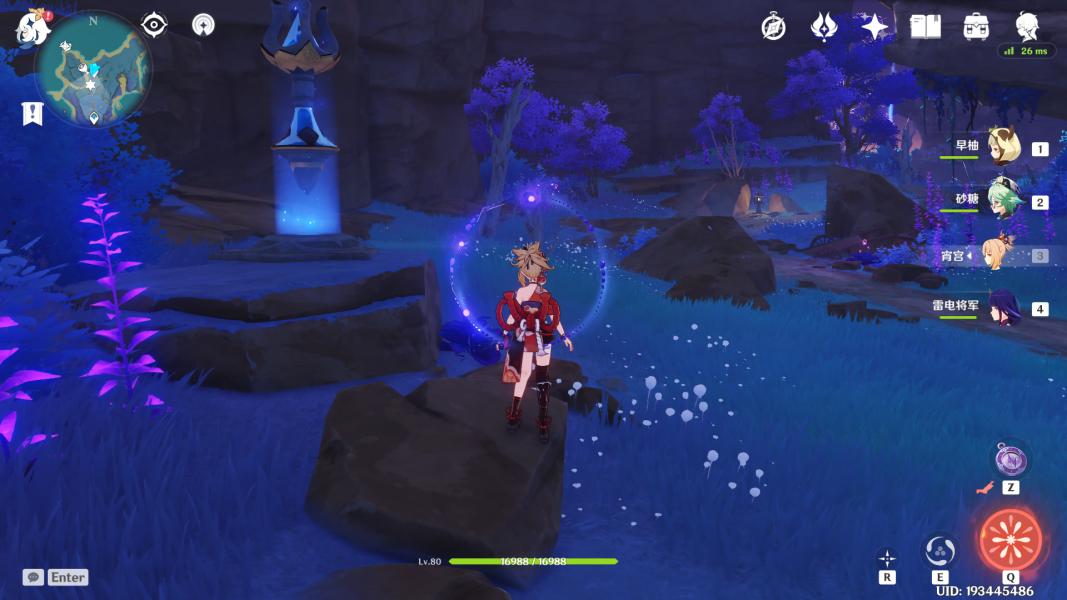Screen dimensions: 1067x600
Task: Open the character screen icon
Action: 1027,25
